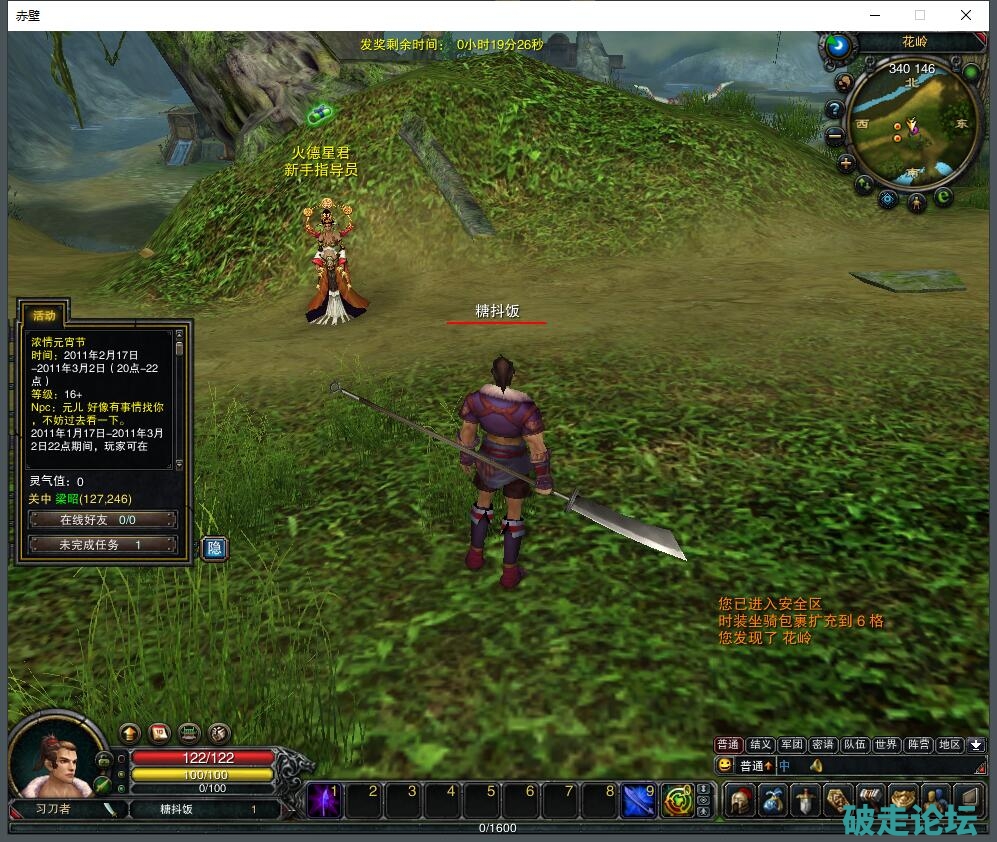Select the 军团 legion chat tab

(x=791, y=745)
